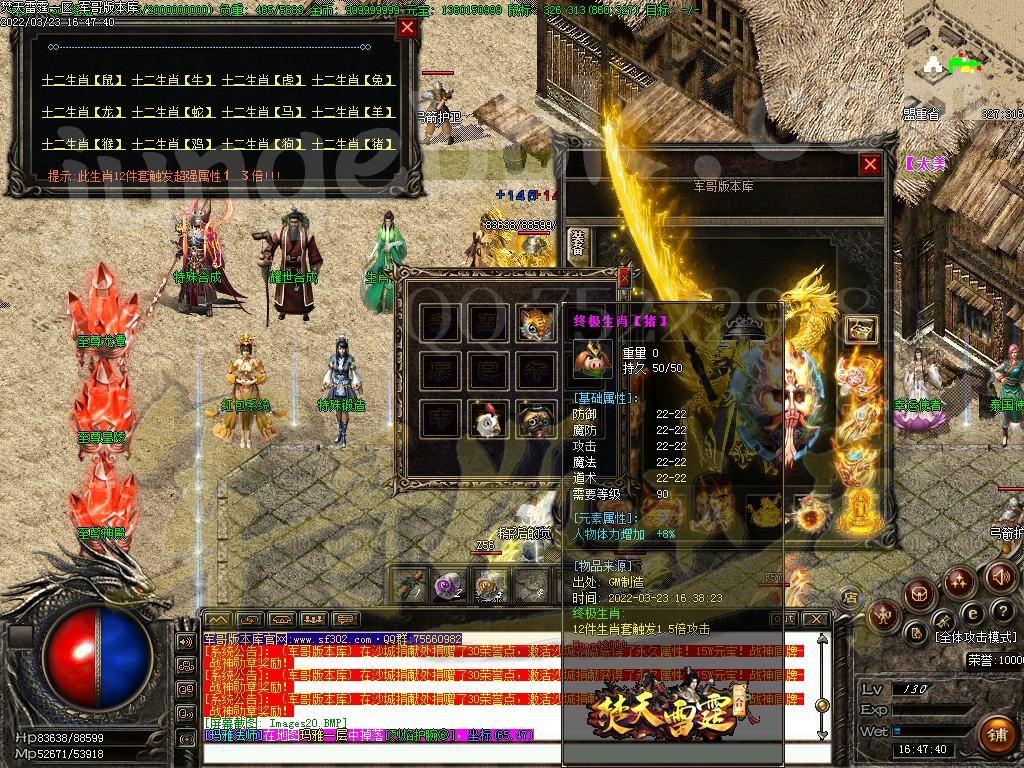Image resolution: width=1024 pixels, height=768 pixels.
Task: Click the rooster zodiac item slot
Action: (489, 419)
